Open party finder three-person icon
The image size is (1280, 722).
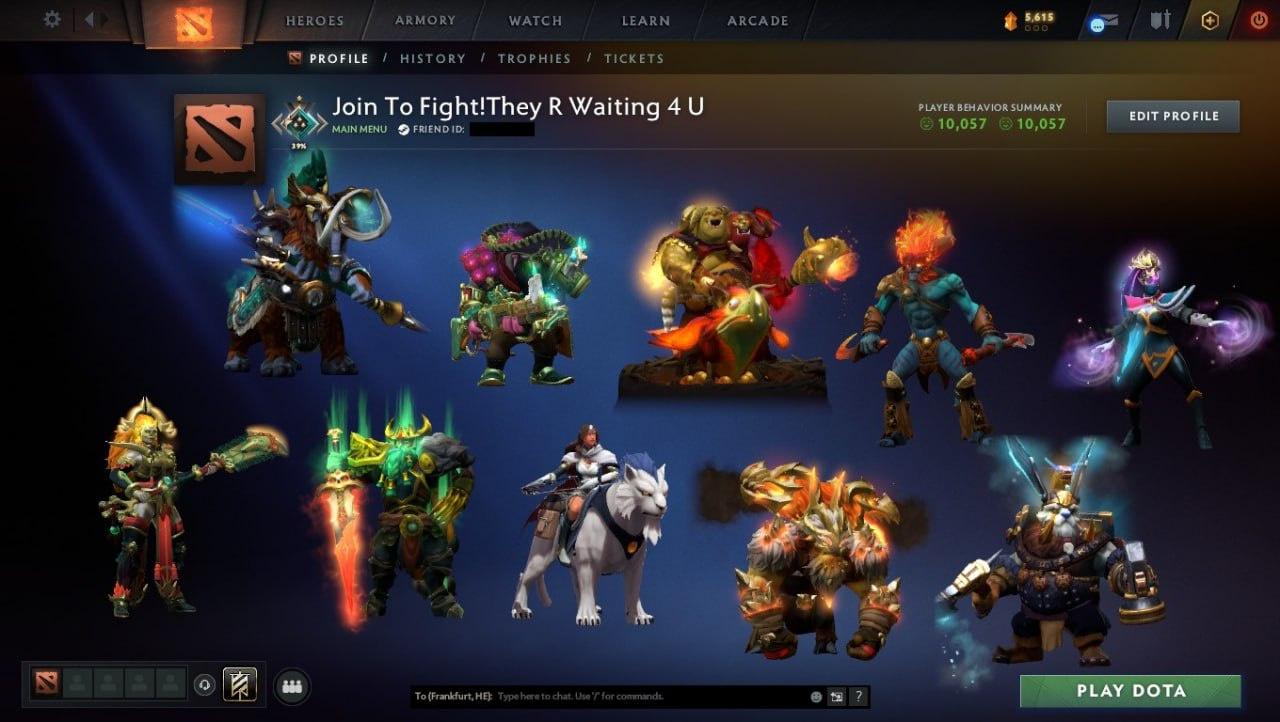click(x=291, y=685)
